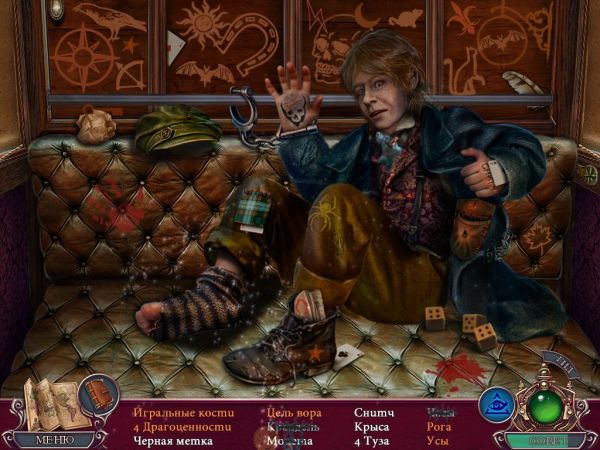Open the МЕНЮ button

click(x=53, y=439)
